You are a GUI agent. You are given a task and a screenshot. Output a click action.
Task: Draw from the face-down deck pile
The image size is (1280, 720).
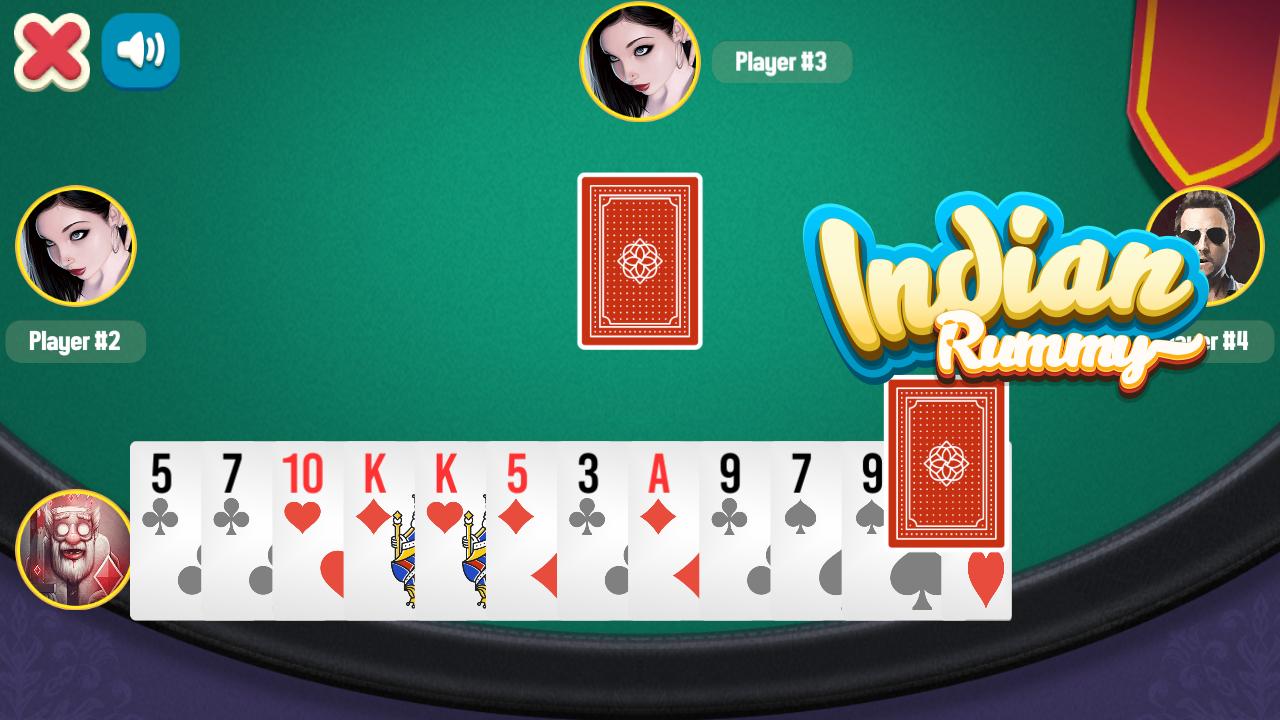click(639, 261)
